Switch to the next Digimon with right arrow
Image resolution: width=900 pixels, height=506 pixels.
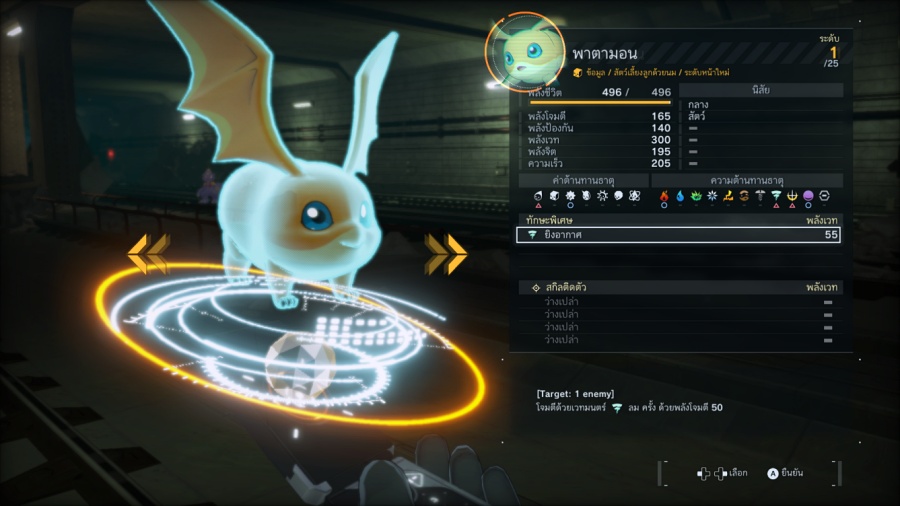click(x=446, y=254)
